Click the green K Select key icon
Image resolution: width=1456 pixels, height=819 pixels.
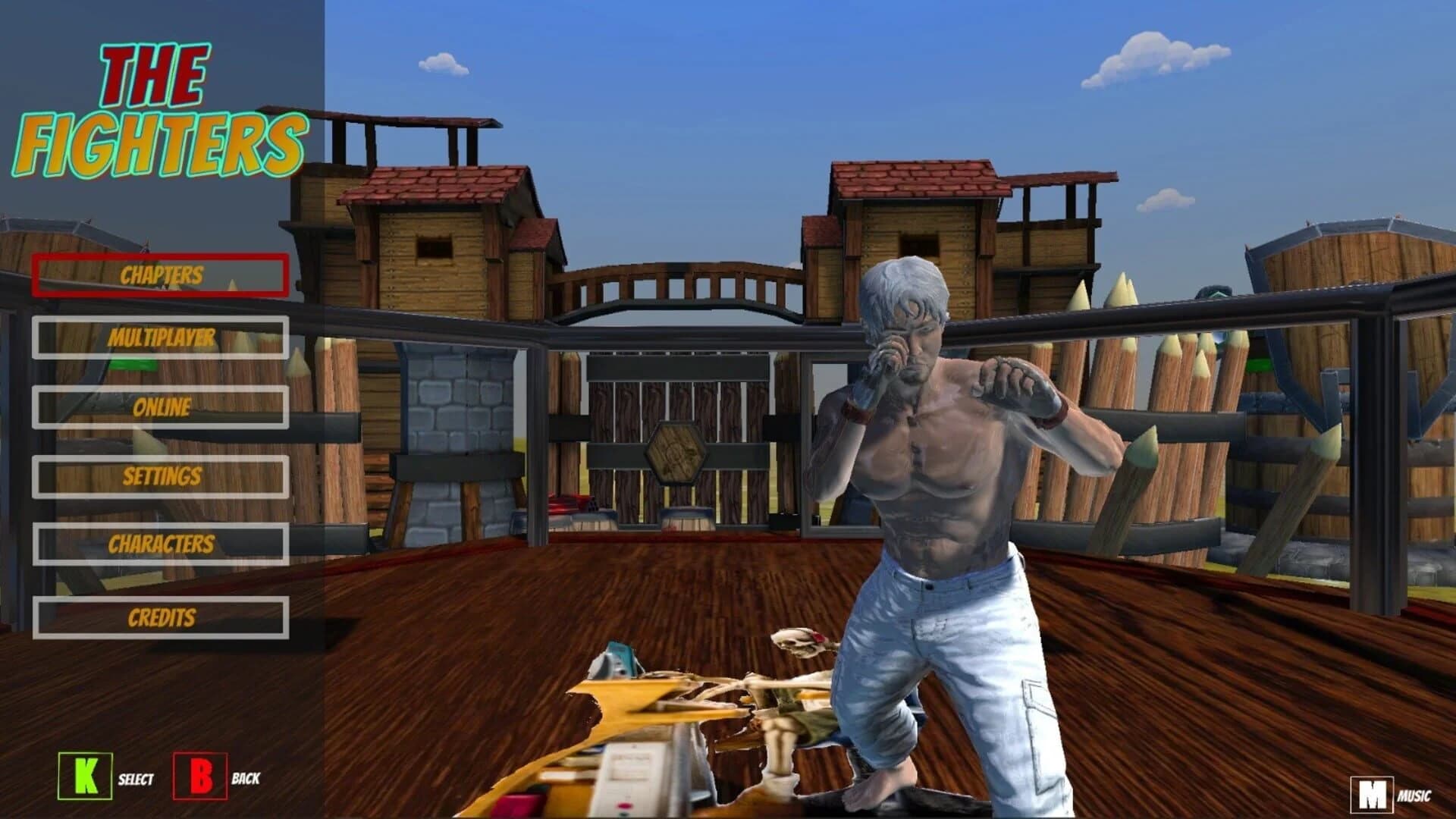pyautogui.click(x=83, y=777)
